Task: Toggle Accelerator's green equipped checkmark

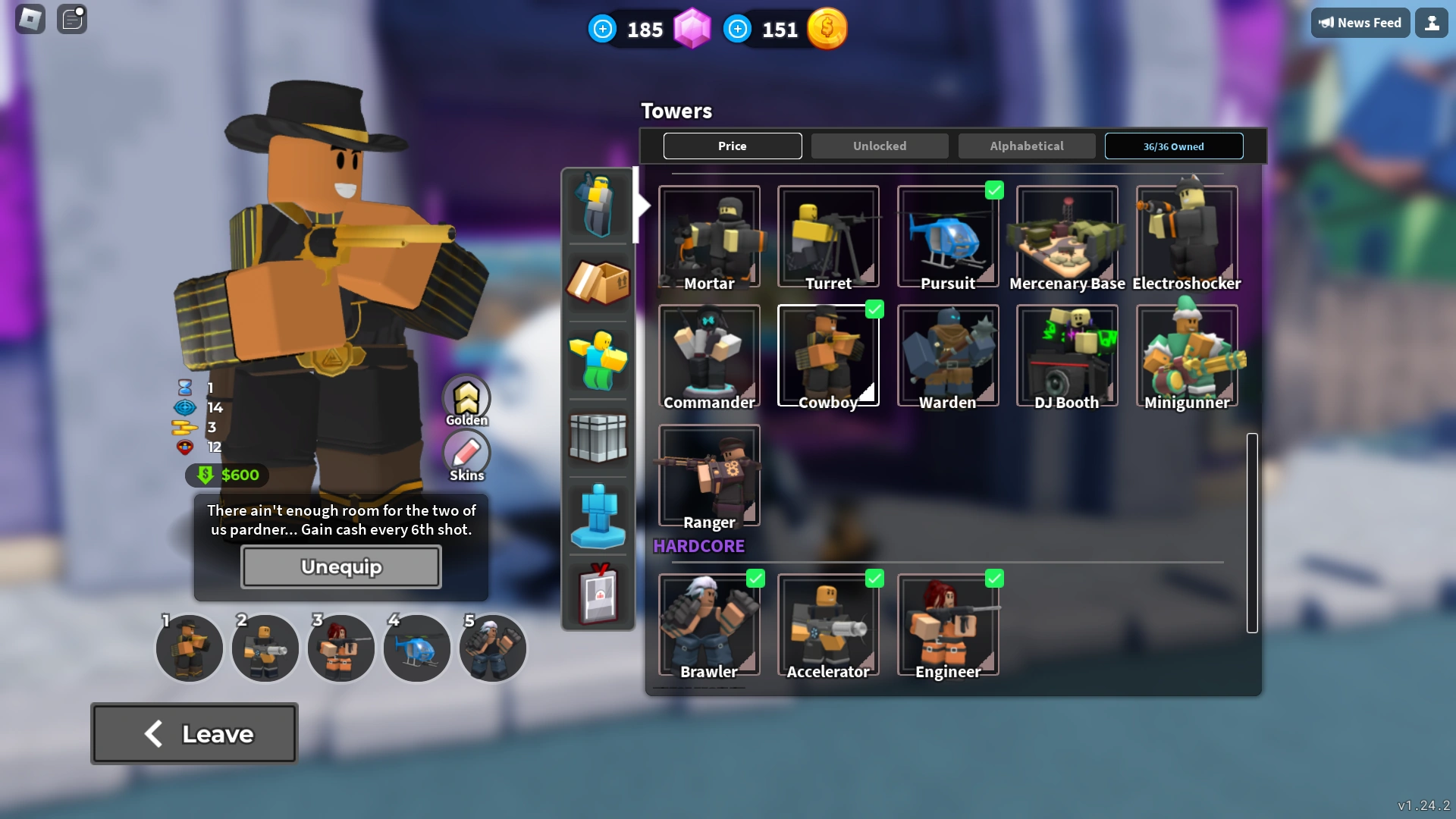Action: click(x=876, y=579)
